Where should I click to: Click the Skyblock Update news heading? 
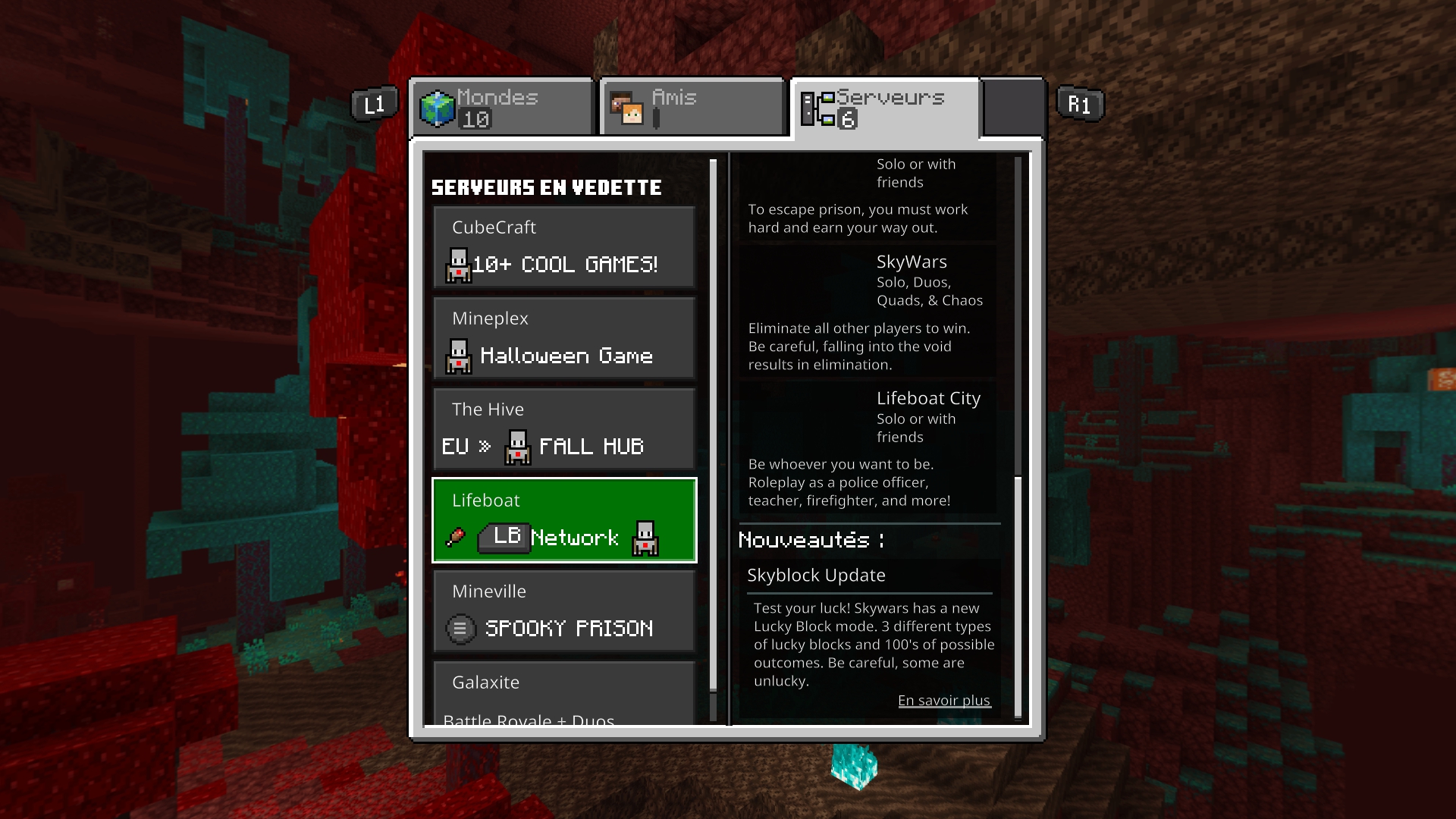[x=816, y=576]
